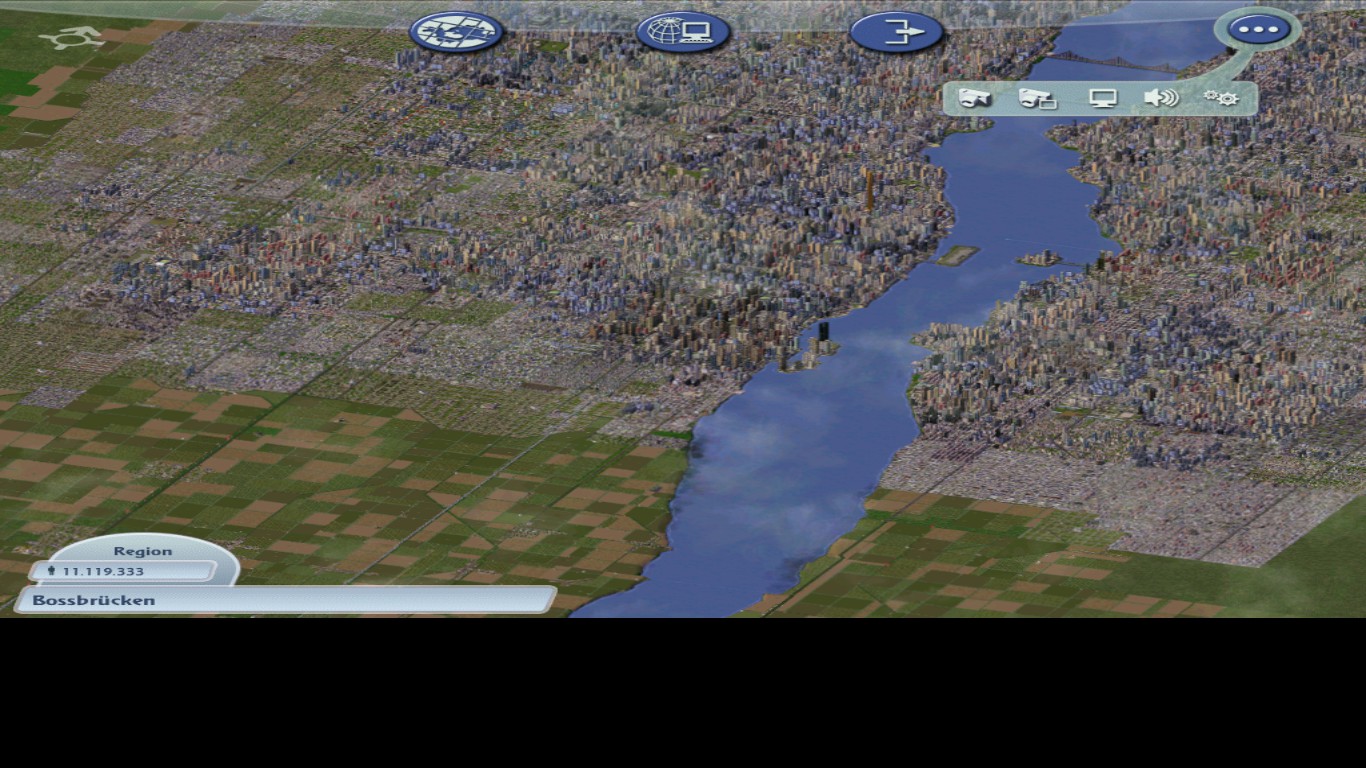Mute game audio with the speaker icon

pyautogui.click(x=1161, y=97)
